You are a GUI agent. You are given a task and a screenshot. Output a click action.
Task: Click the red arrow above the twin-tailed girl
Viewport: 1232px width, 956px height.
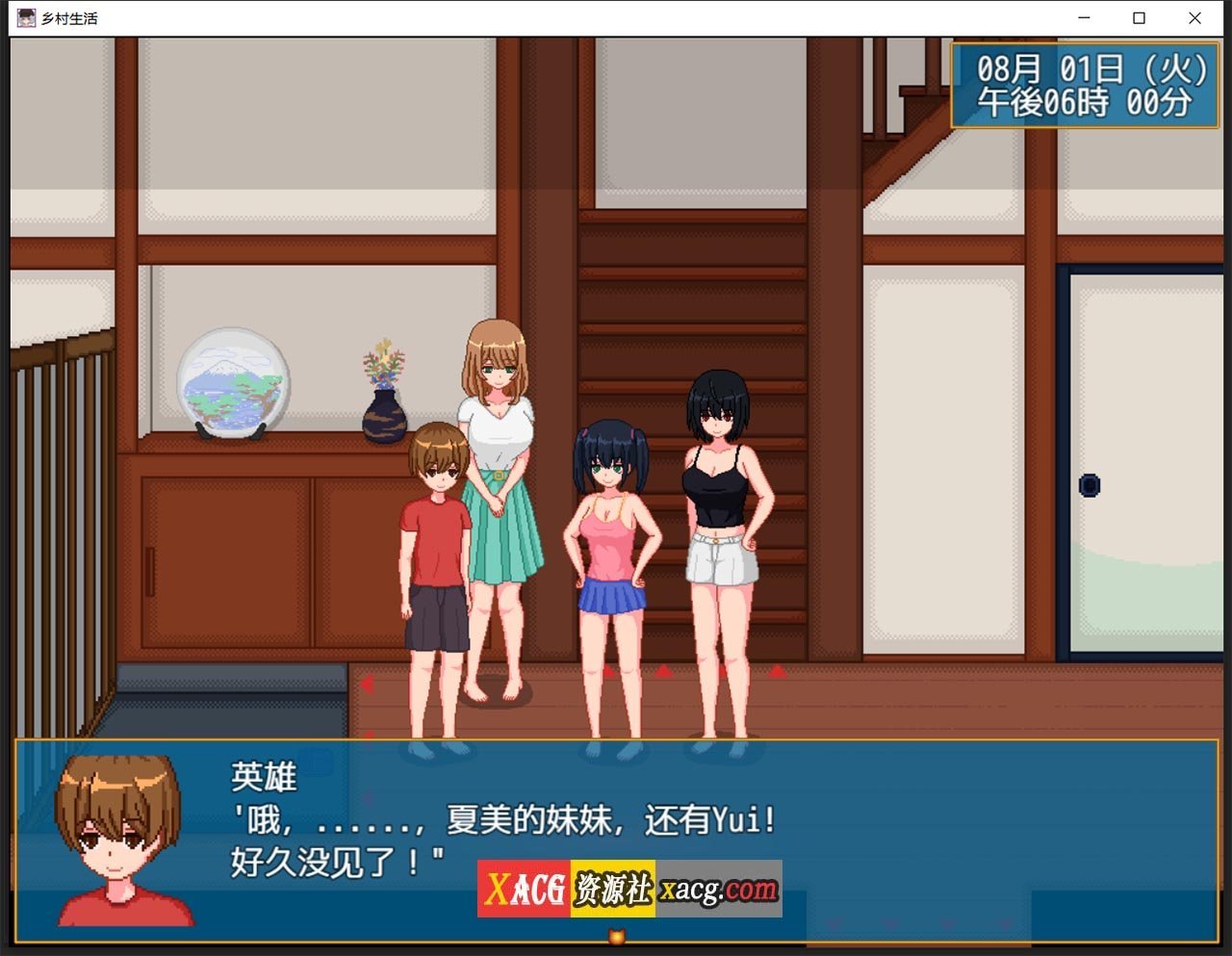[608, 671]
